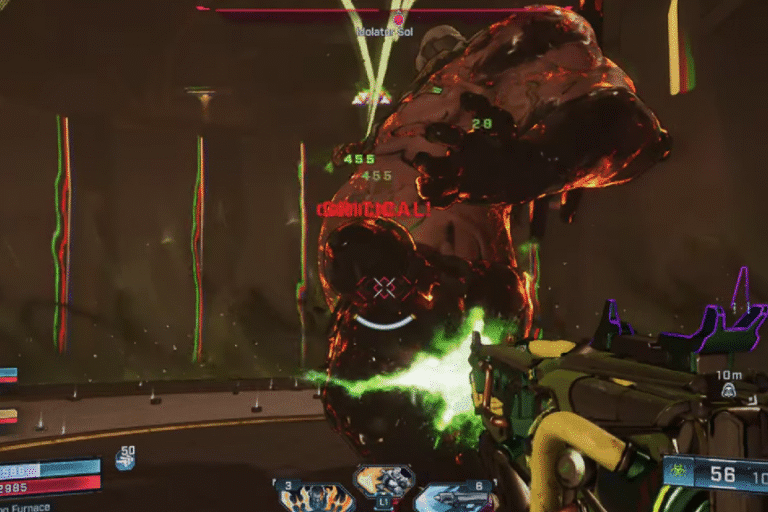Select the center mech ability icon
This screenshot has width=768, height=512.
click(384, 481)
